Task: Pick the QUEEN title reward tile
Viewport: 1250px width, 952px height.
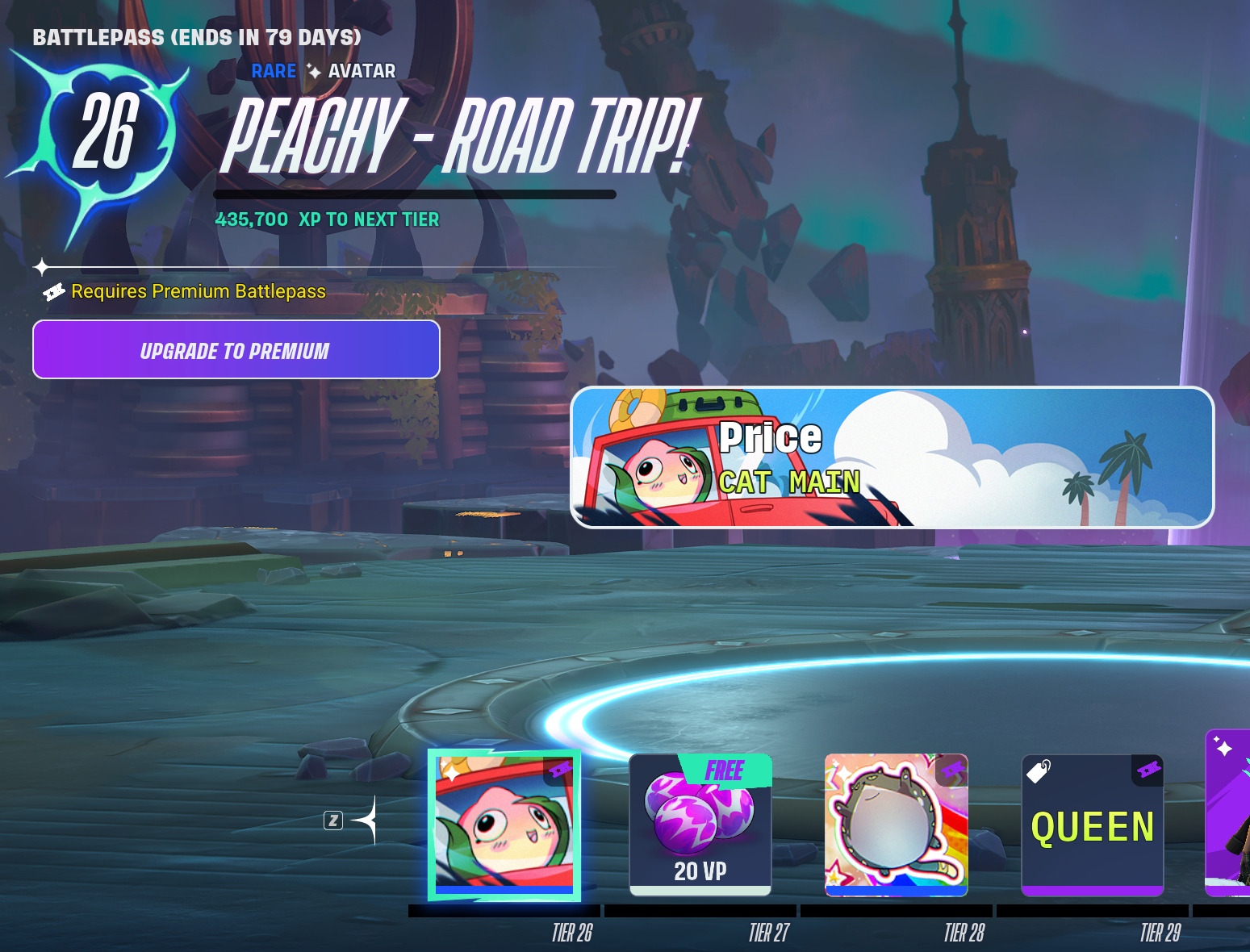Action: coord(1092,825)
